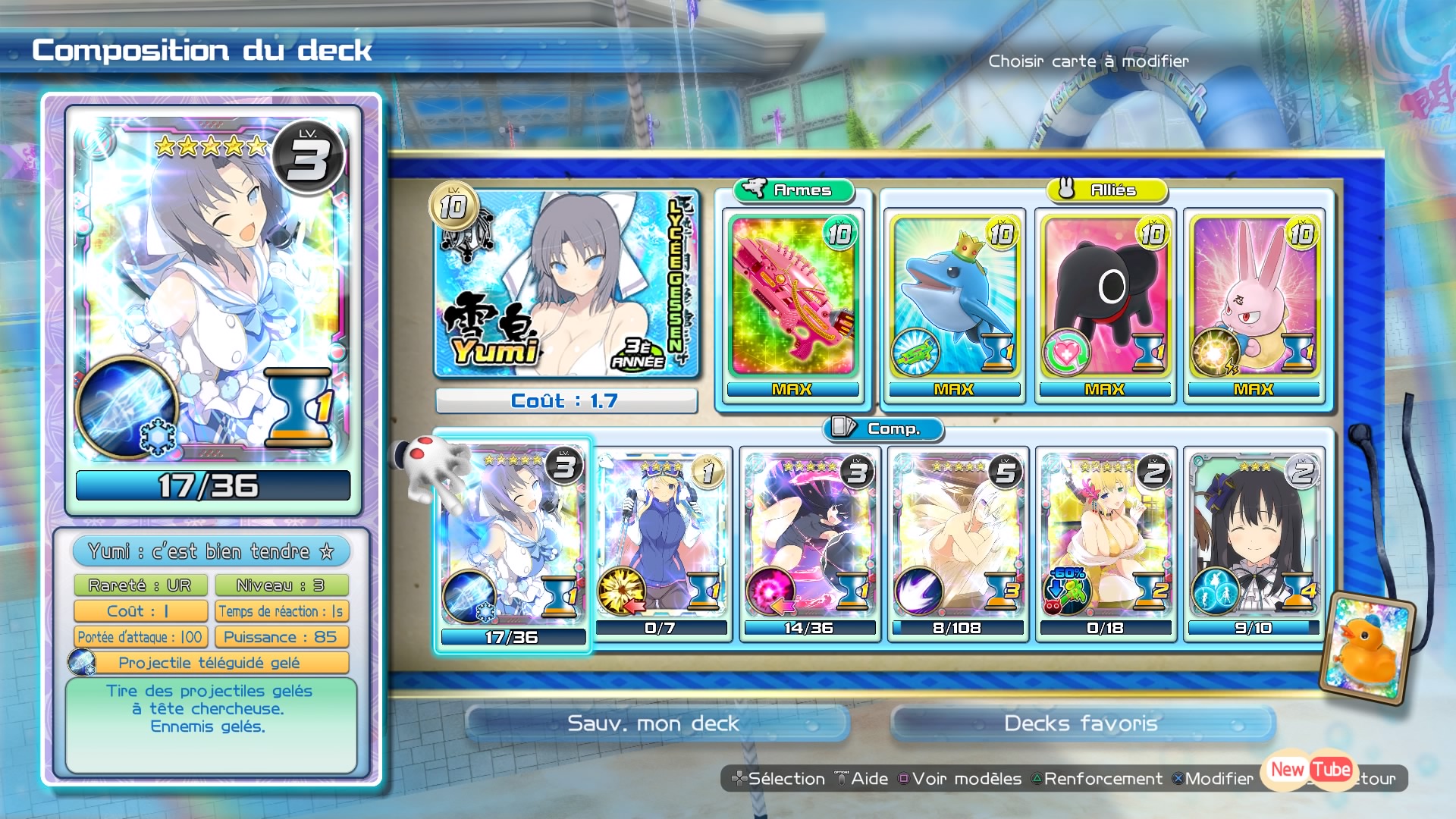This screenshot has width=1456, height=819.
Task: Select the Yumi character card
Action: (x=566, y=284)
